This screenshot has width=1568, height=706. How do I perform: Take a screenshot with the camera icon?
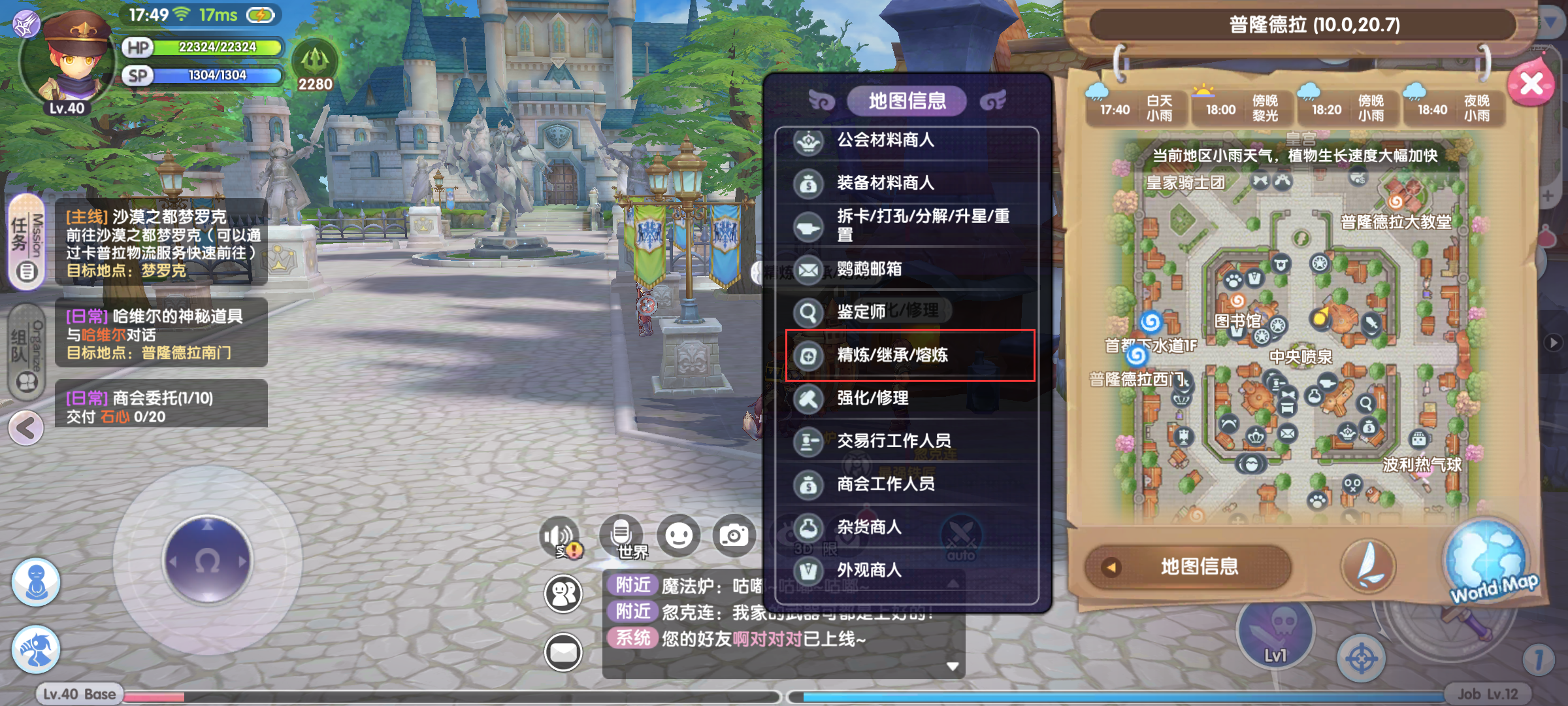[x=735, y=534]
